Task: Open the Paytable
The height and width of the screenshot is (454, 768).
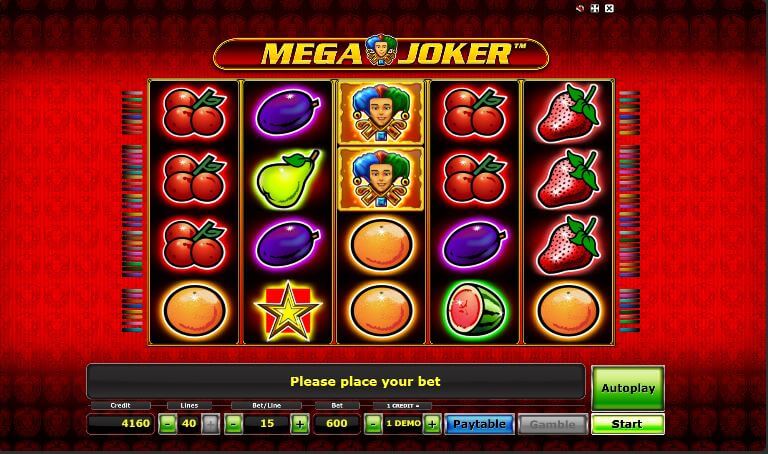Action: (x=479, y=424)
